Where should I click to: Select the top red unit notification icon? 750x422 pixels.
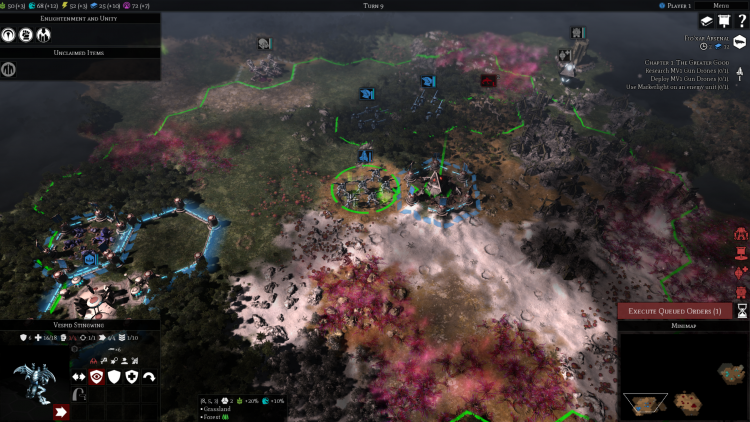[x=741, y=233]
